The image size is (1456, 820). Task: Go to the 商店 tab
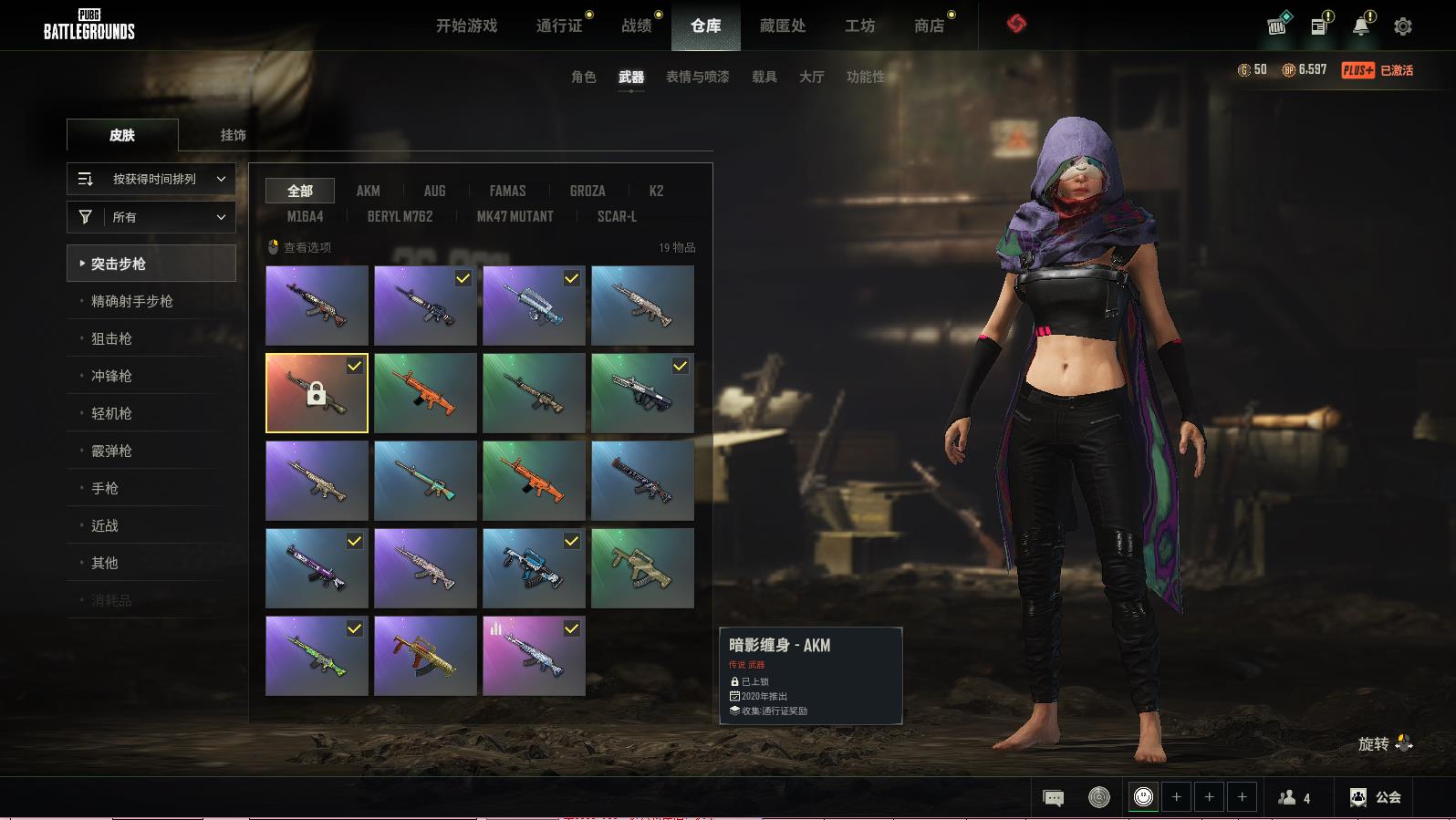click(929, 26)
